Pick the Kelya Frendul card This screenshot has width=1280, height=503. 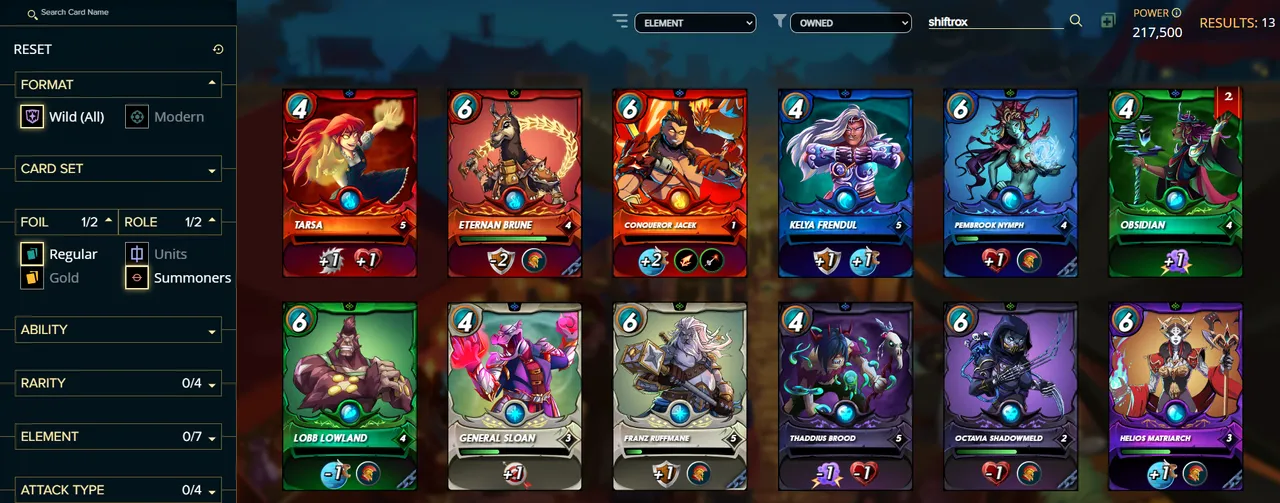point(845,182)
